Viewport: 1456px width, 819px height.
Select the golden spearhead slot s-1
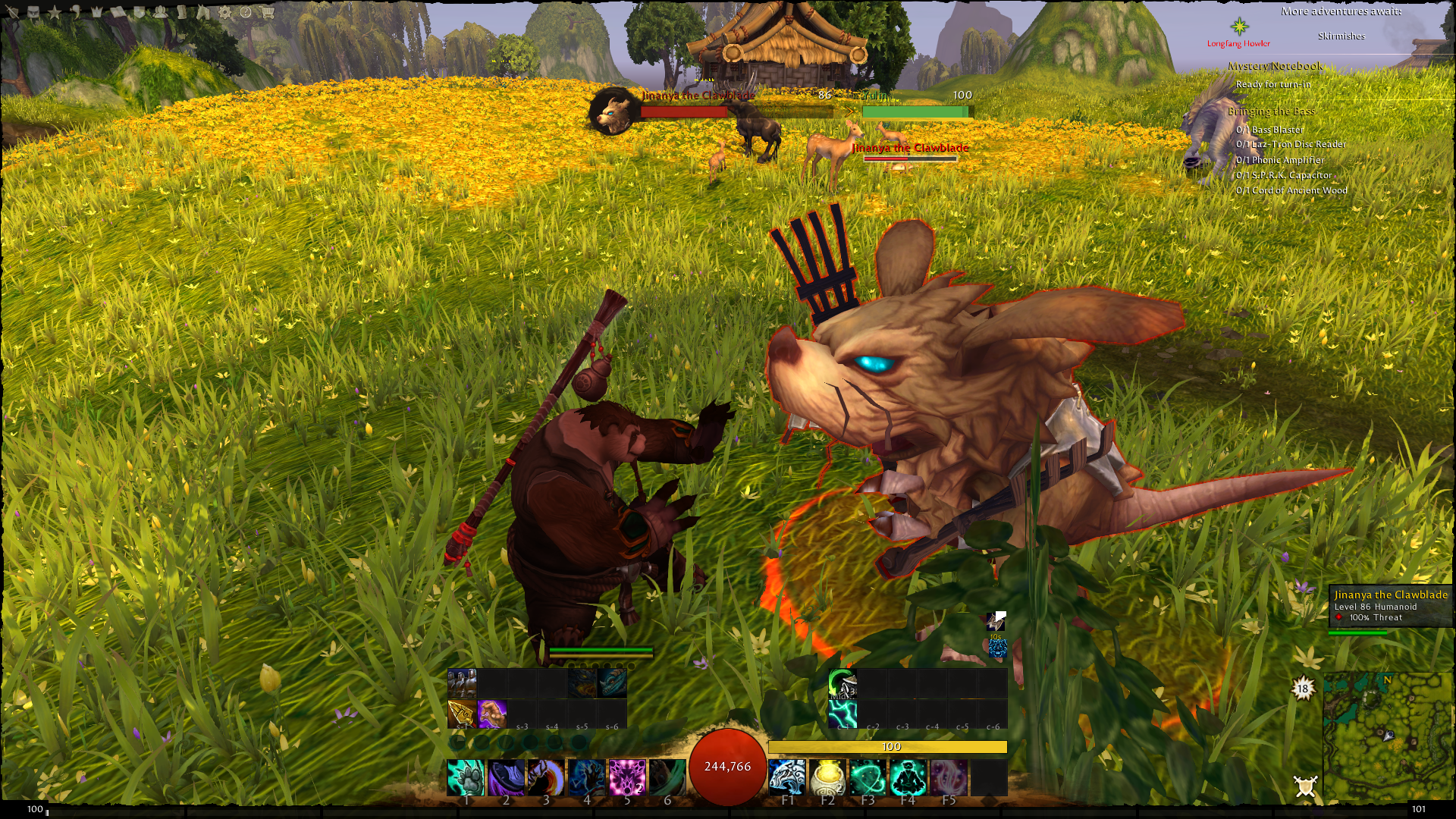point(462,714)
